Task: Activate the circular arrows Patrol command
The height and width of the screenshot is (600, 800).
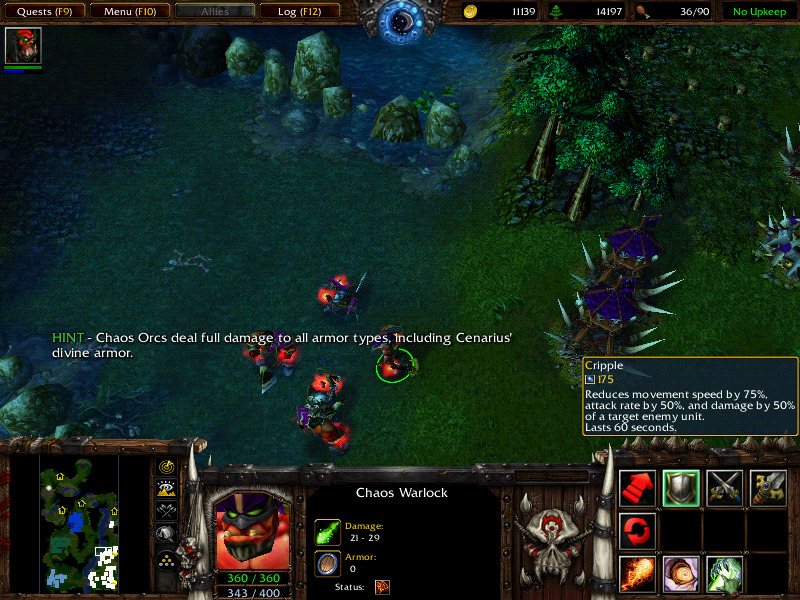Action: click(x=637, y=531)
